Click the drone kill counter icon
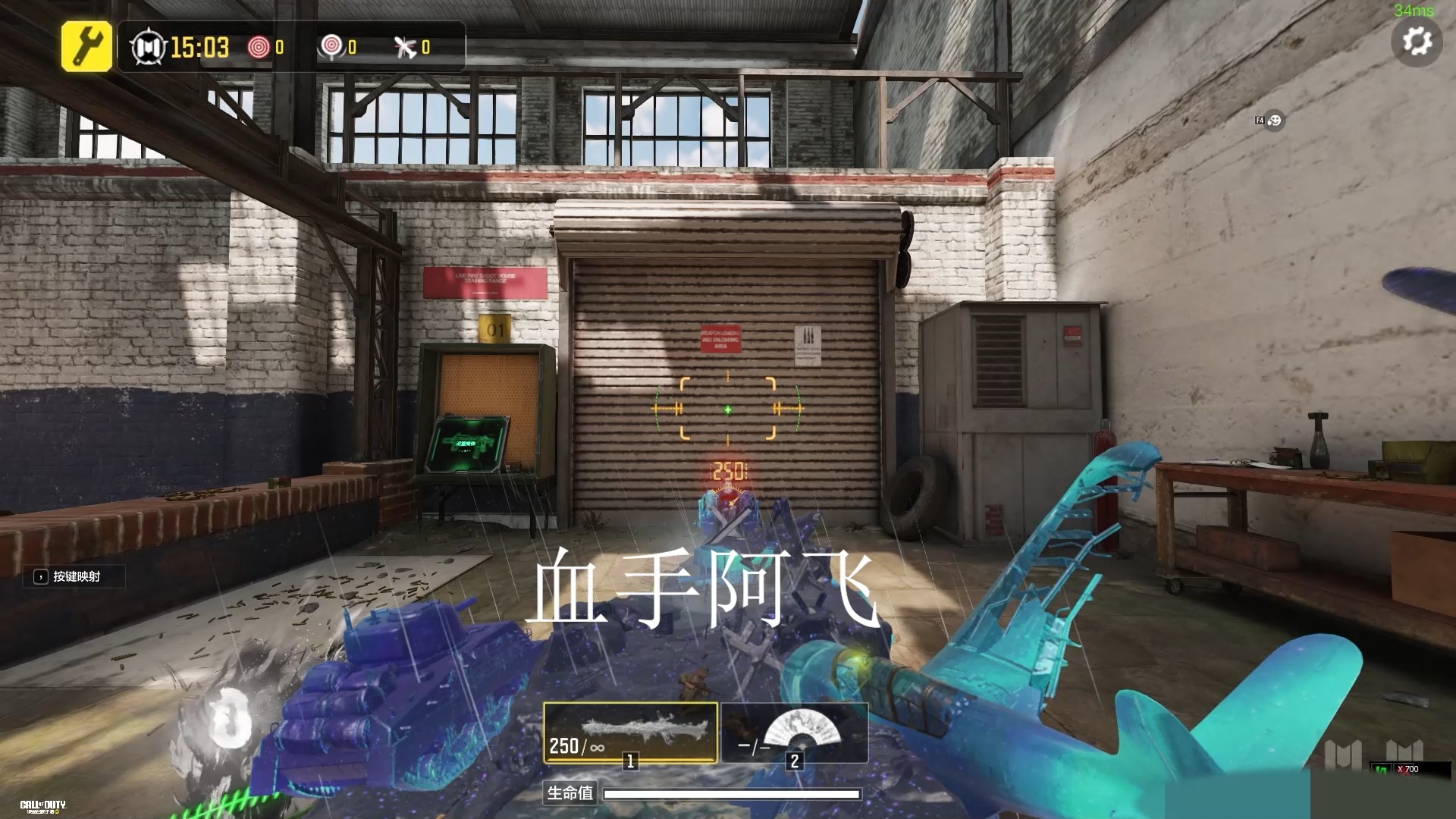The width and height of the screenshot is (1456, 819). pyautogui.click(x=404, y=47)
